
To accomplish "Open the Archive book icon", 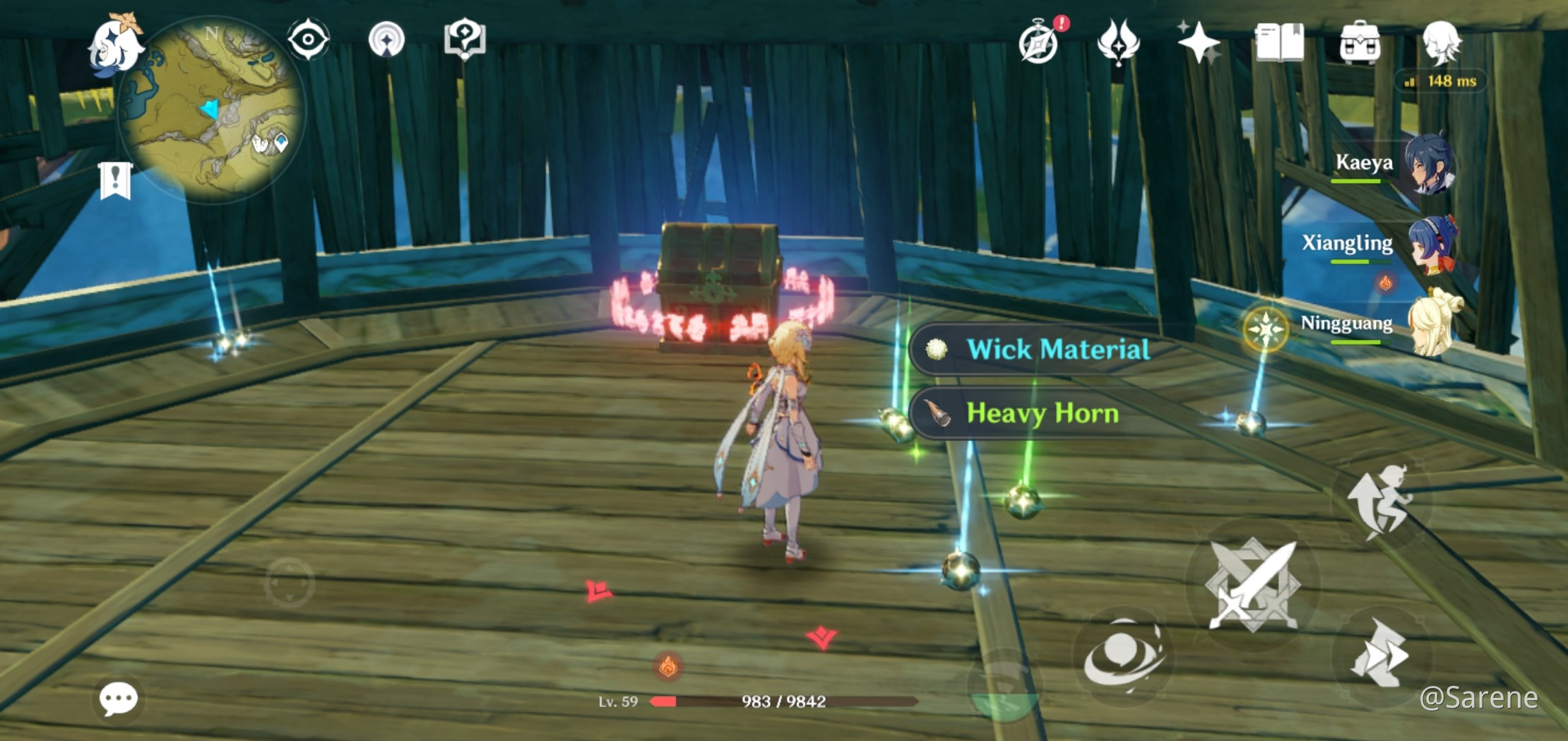I will pyautogui.click(x=1279, y=42).
